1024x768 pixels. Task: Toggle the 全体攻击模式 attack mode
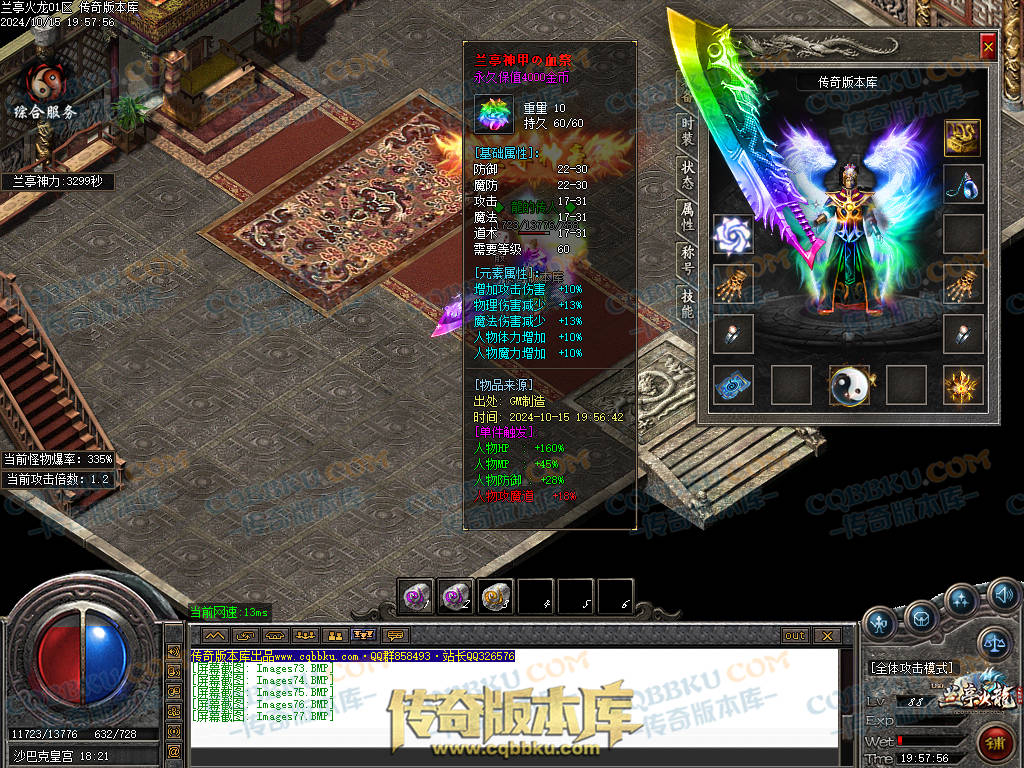(x=913, y=667)
